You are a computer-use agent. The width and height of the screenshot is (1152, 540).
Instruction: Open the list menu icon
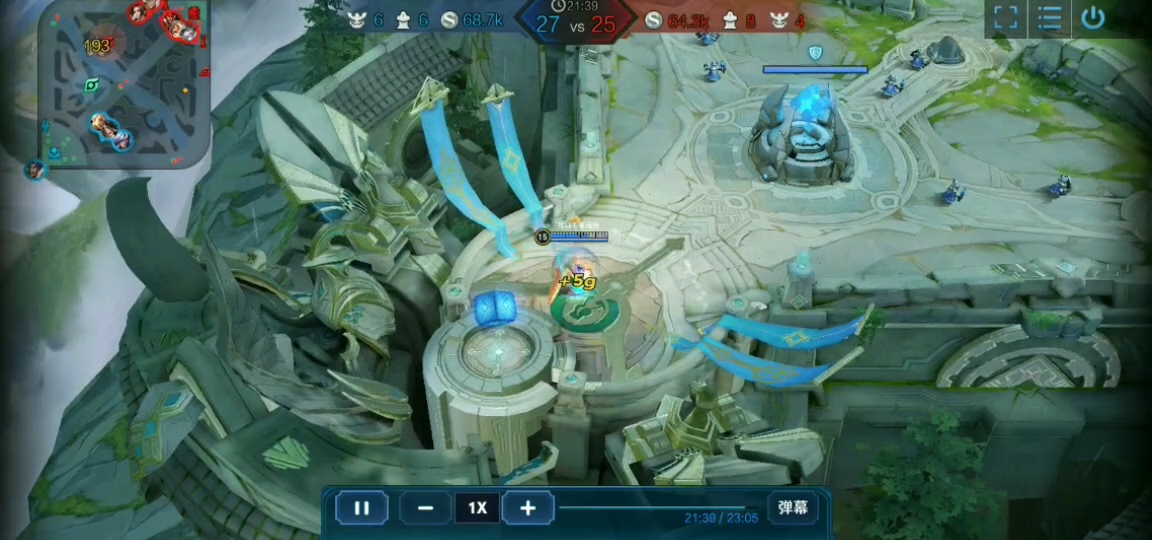[x=1049, y=18]
